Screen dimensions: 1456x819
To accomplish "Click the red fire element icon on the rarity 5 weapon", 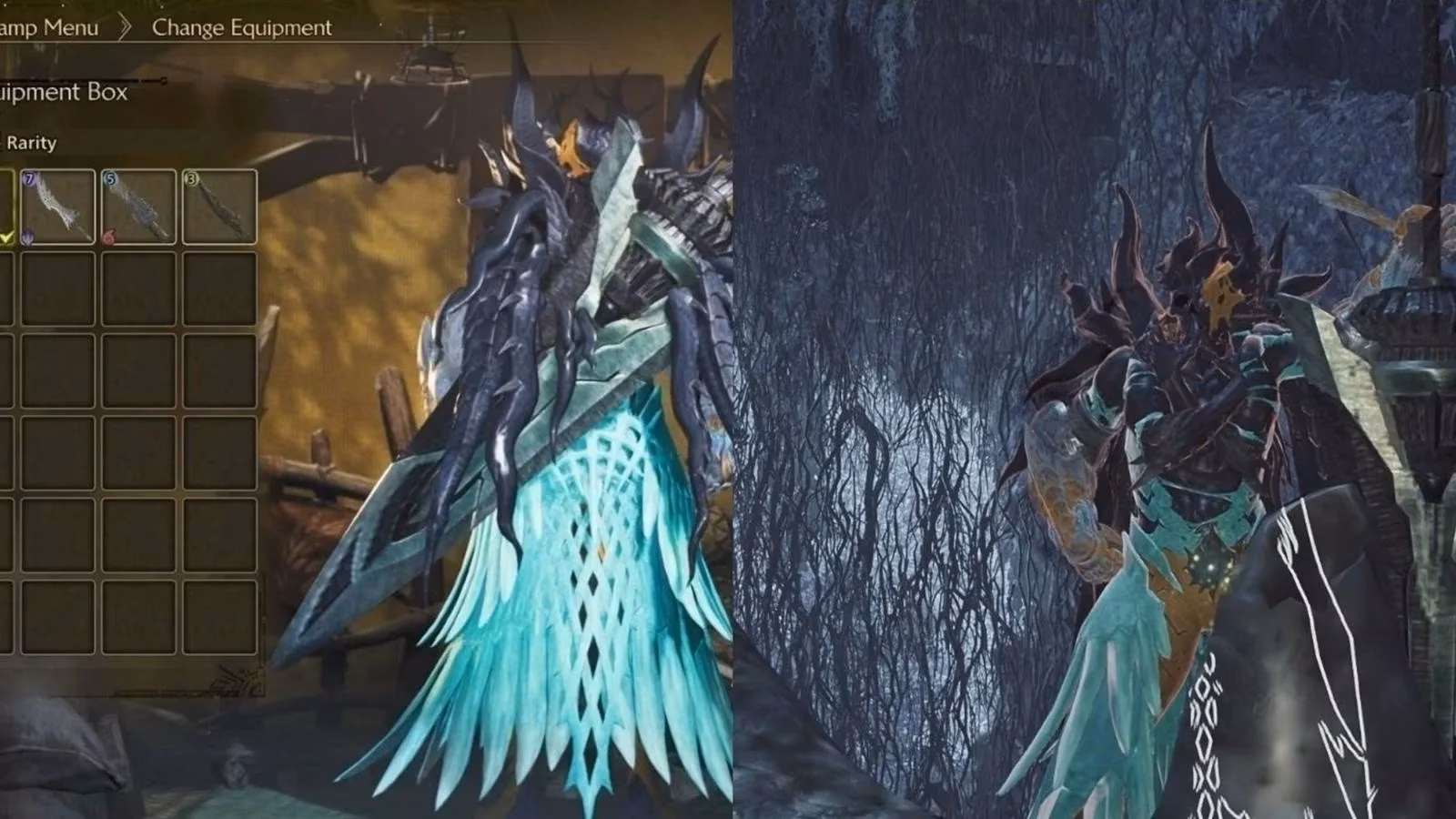I will point(109,236).
